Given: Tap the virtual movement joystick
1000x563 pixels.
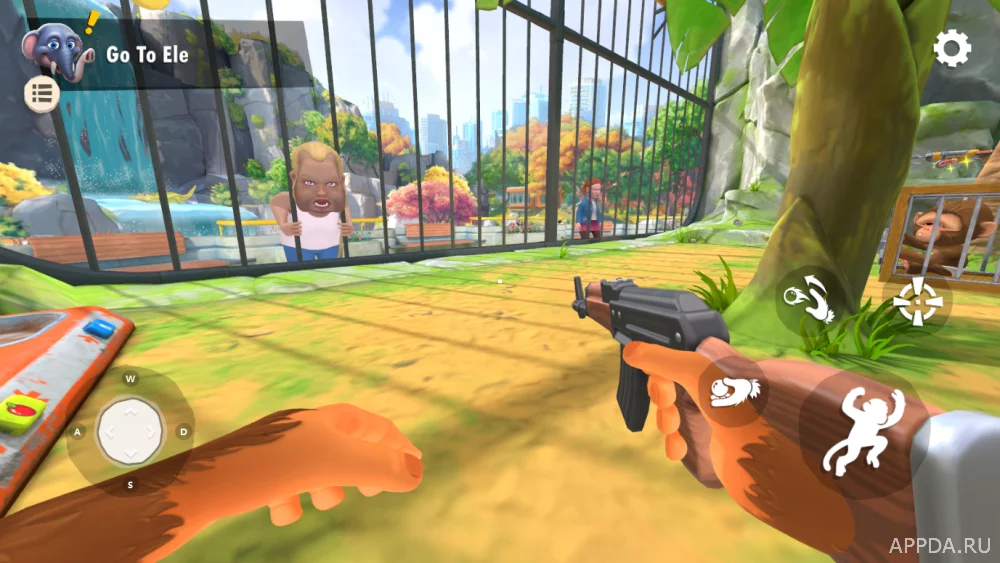Looking at the screenshot, I should point(130,432).
